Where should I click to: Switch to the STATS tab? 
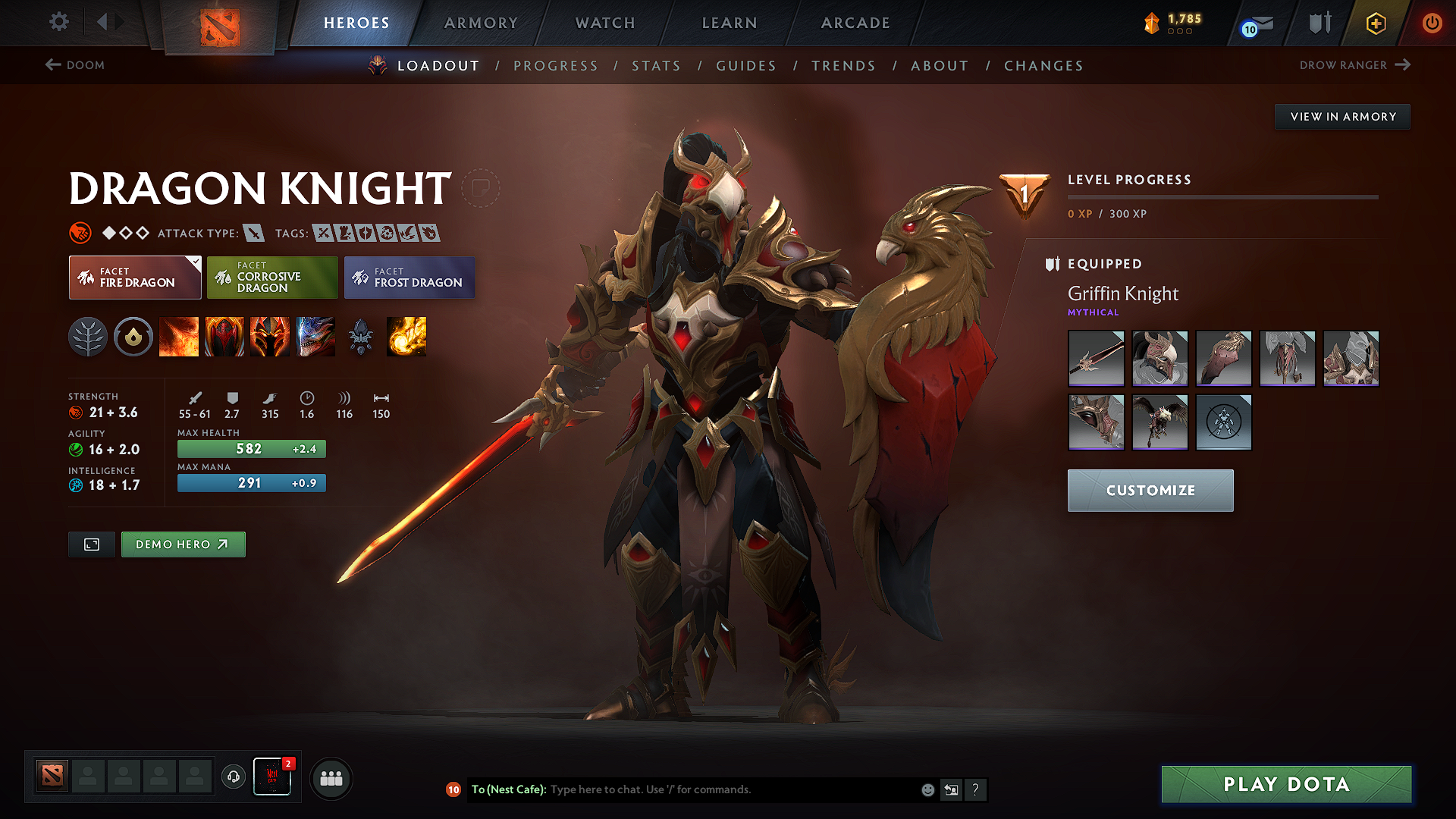(x=657, y=66)
